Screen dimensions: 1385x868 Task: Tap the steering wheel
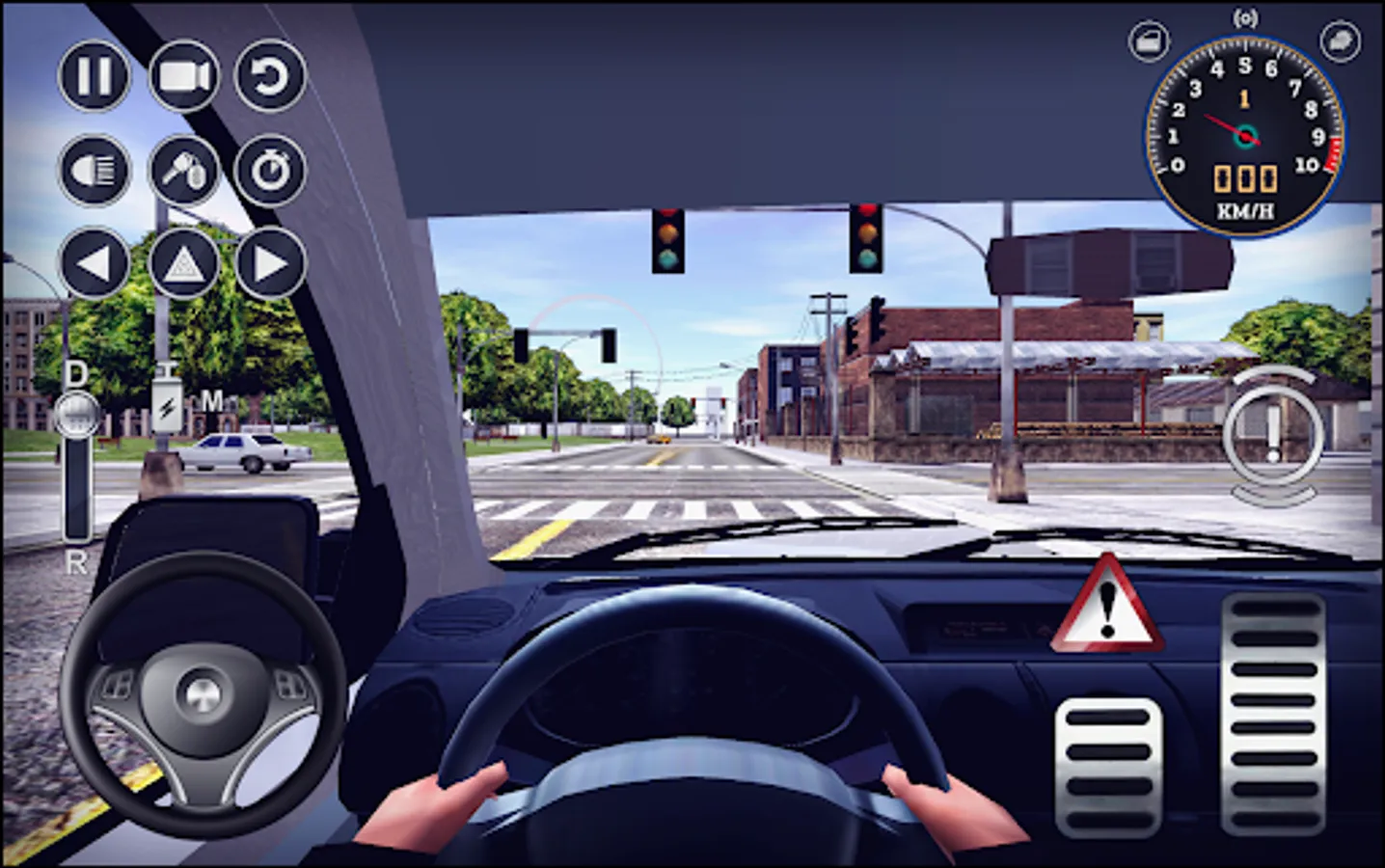coord(203,696)
